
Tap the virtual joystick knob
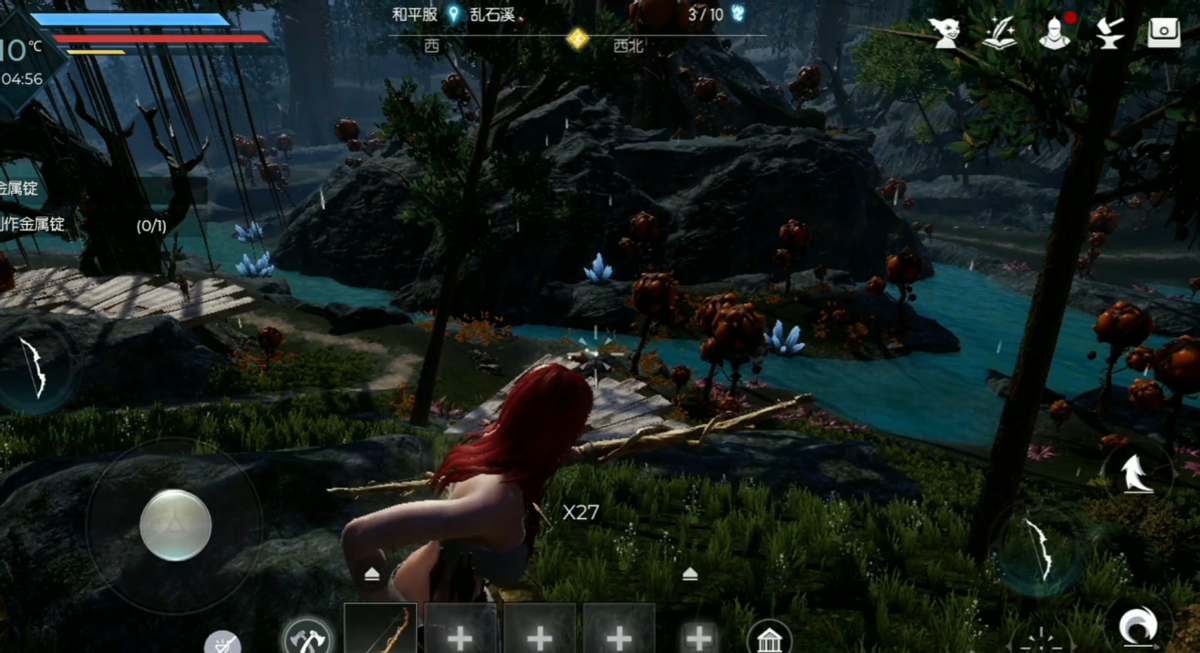click(176, 525)
